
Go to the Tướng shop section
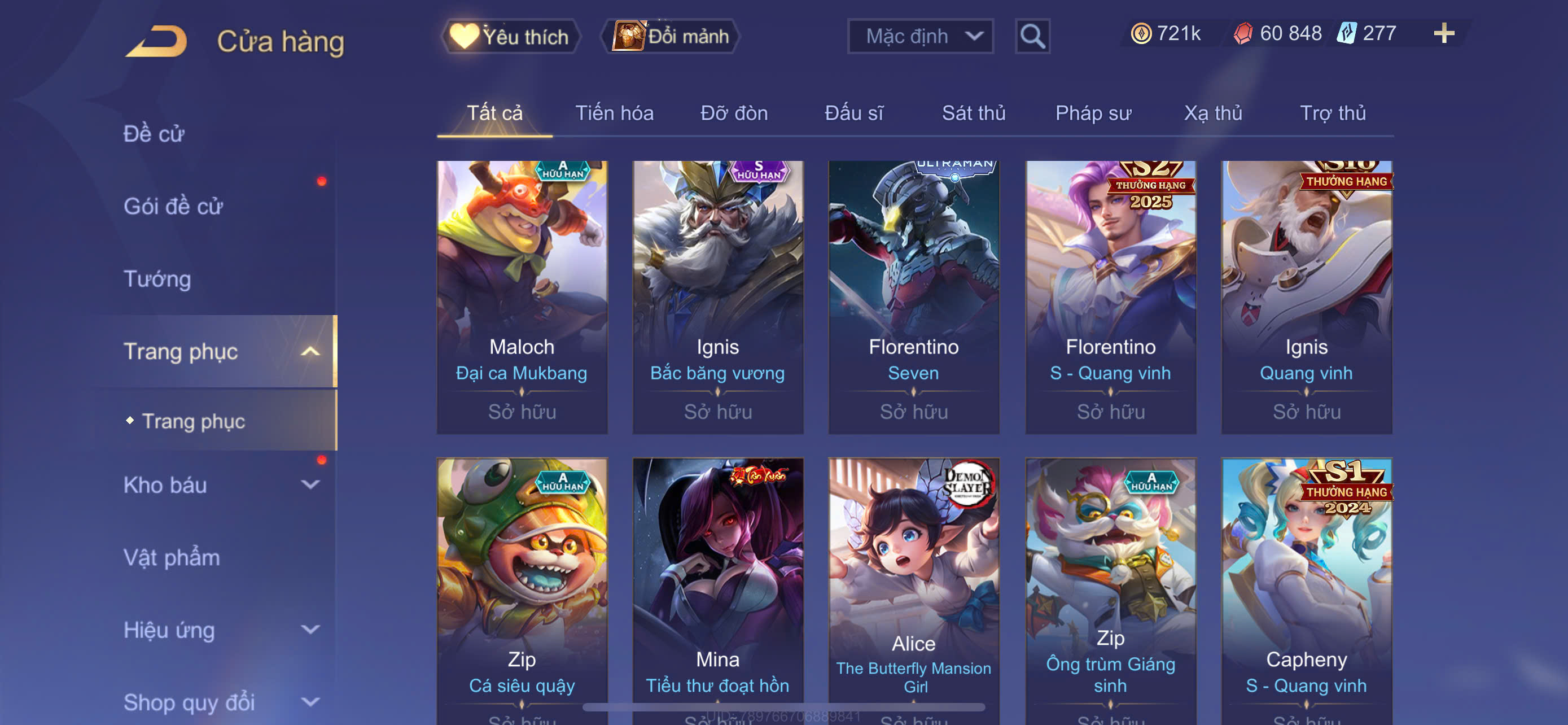tap(157, 279)
